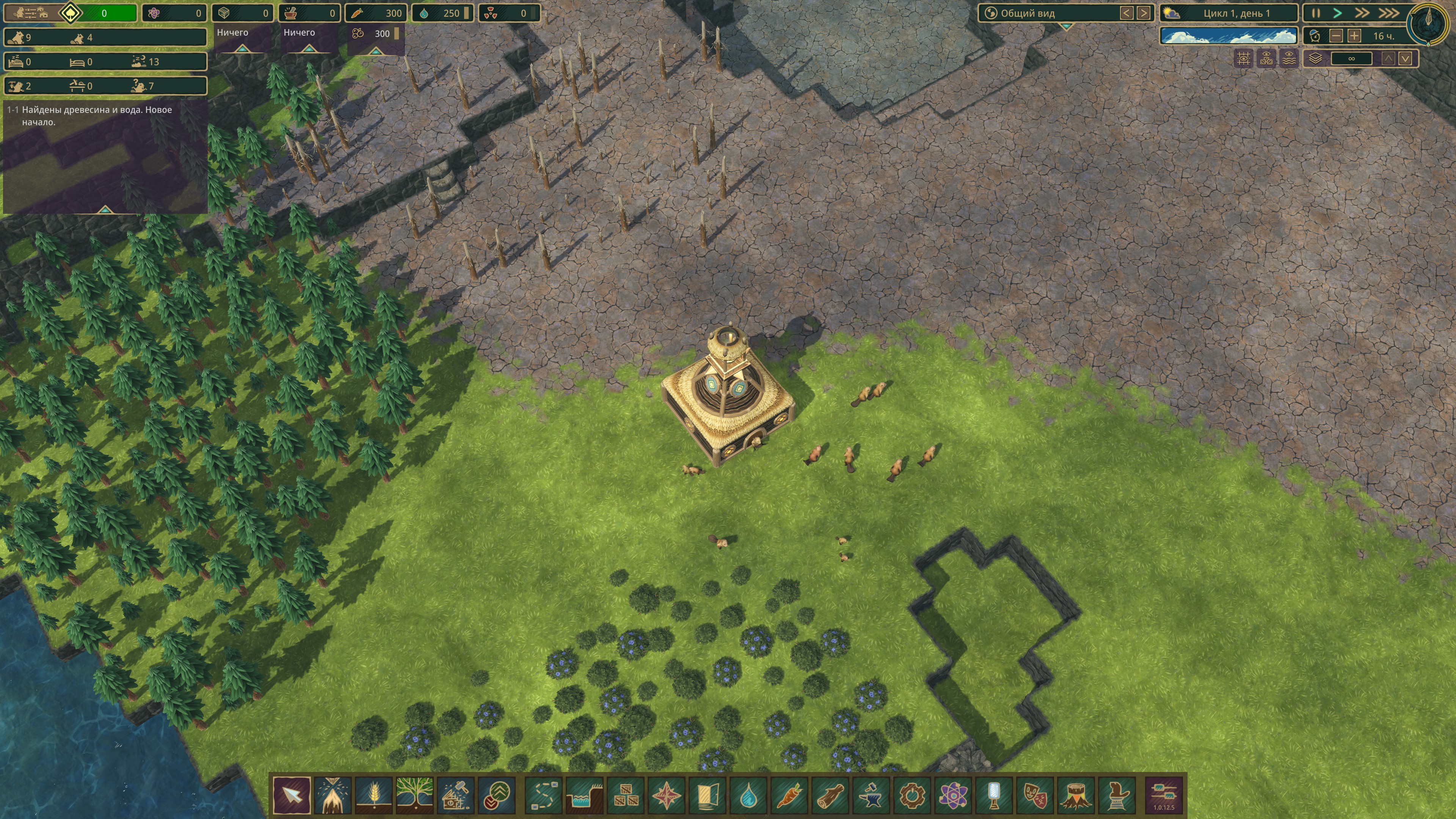Screen dimensions: 1456x819
Task: Select the tree cutting area tool
Action: [333, 795]
